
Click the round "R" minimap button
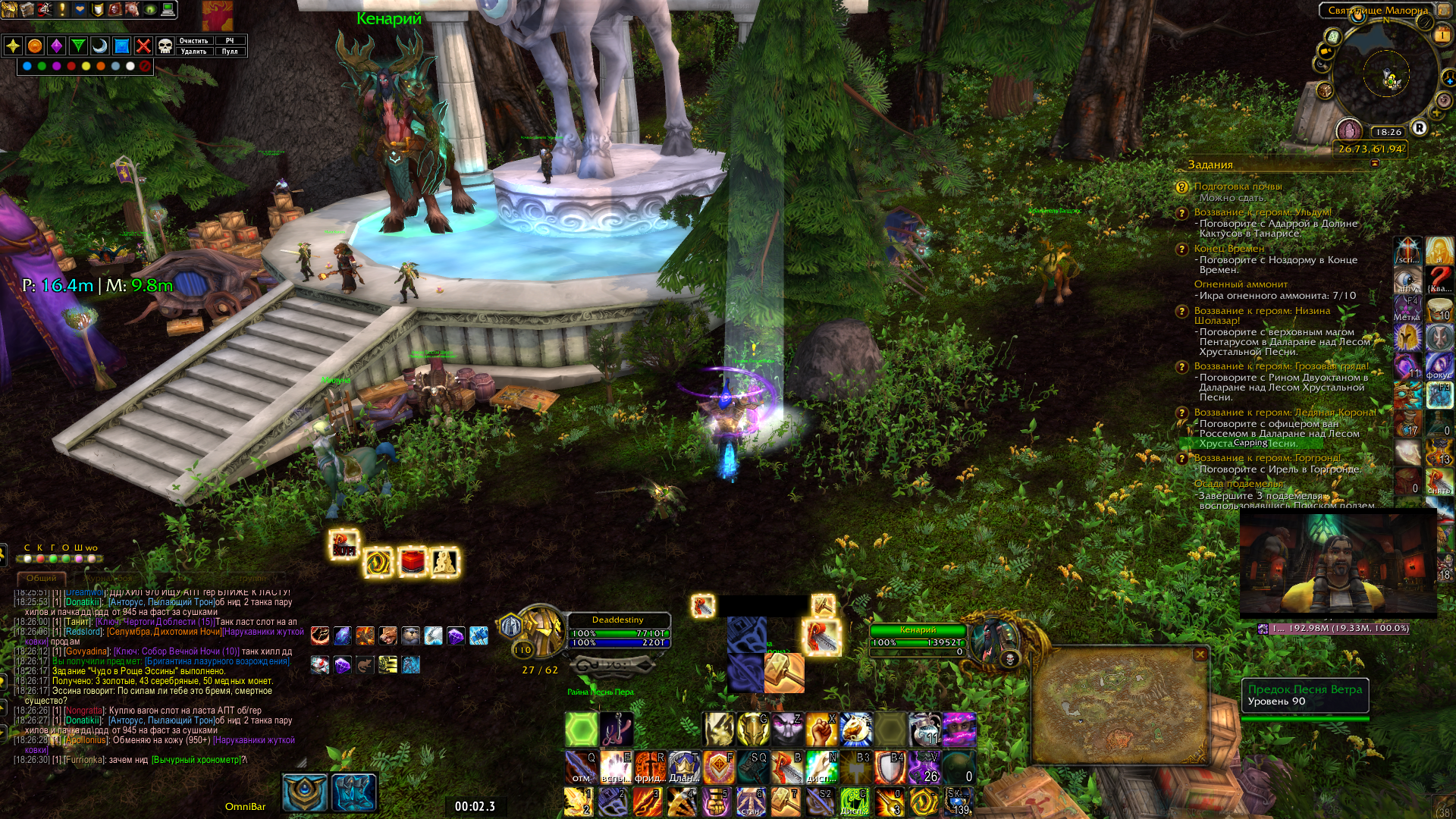1419,127
